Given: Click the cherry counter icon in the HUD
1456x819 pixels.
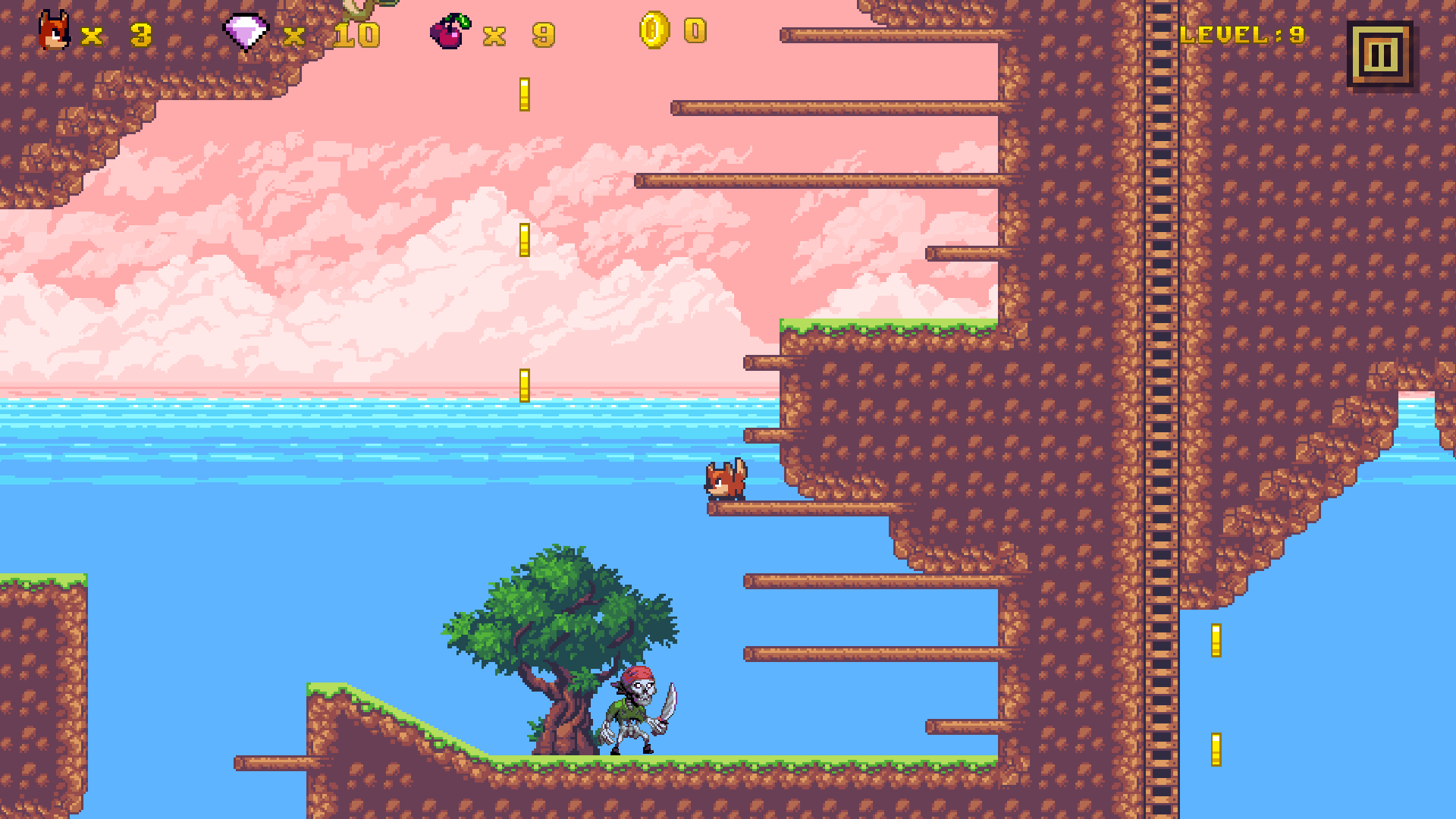Looking at the screenshot, I should pos(450,30).
